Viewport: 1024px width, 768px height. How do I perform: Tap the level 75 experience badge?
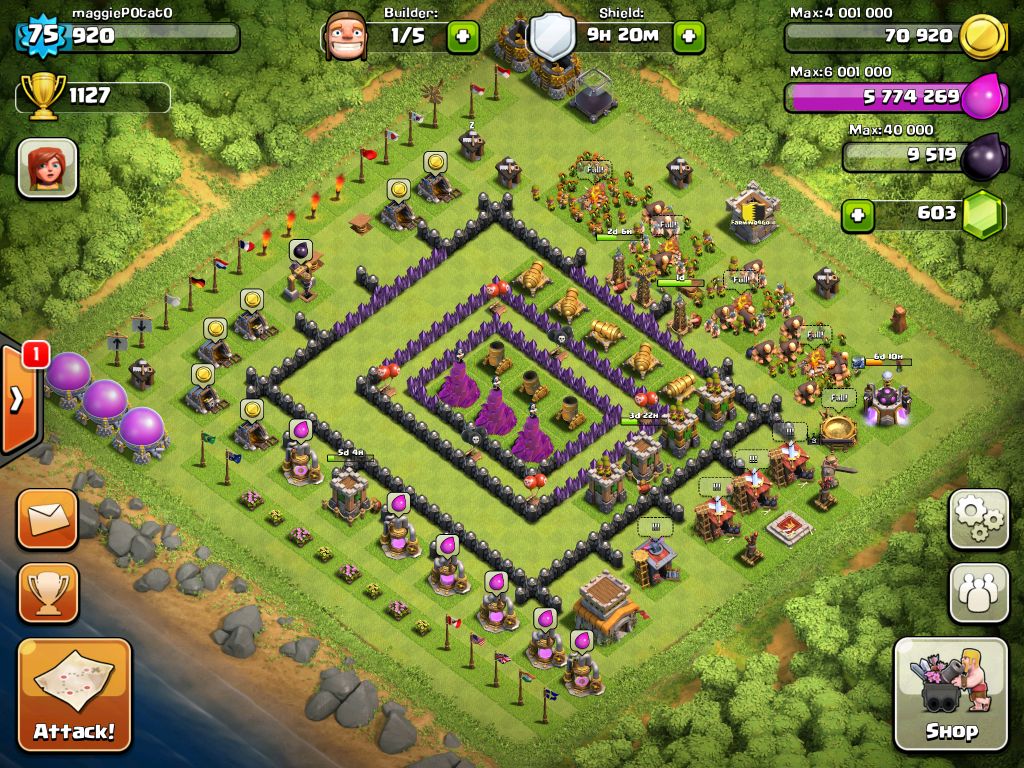coord(42,36)
